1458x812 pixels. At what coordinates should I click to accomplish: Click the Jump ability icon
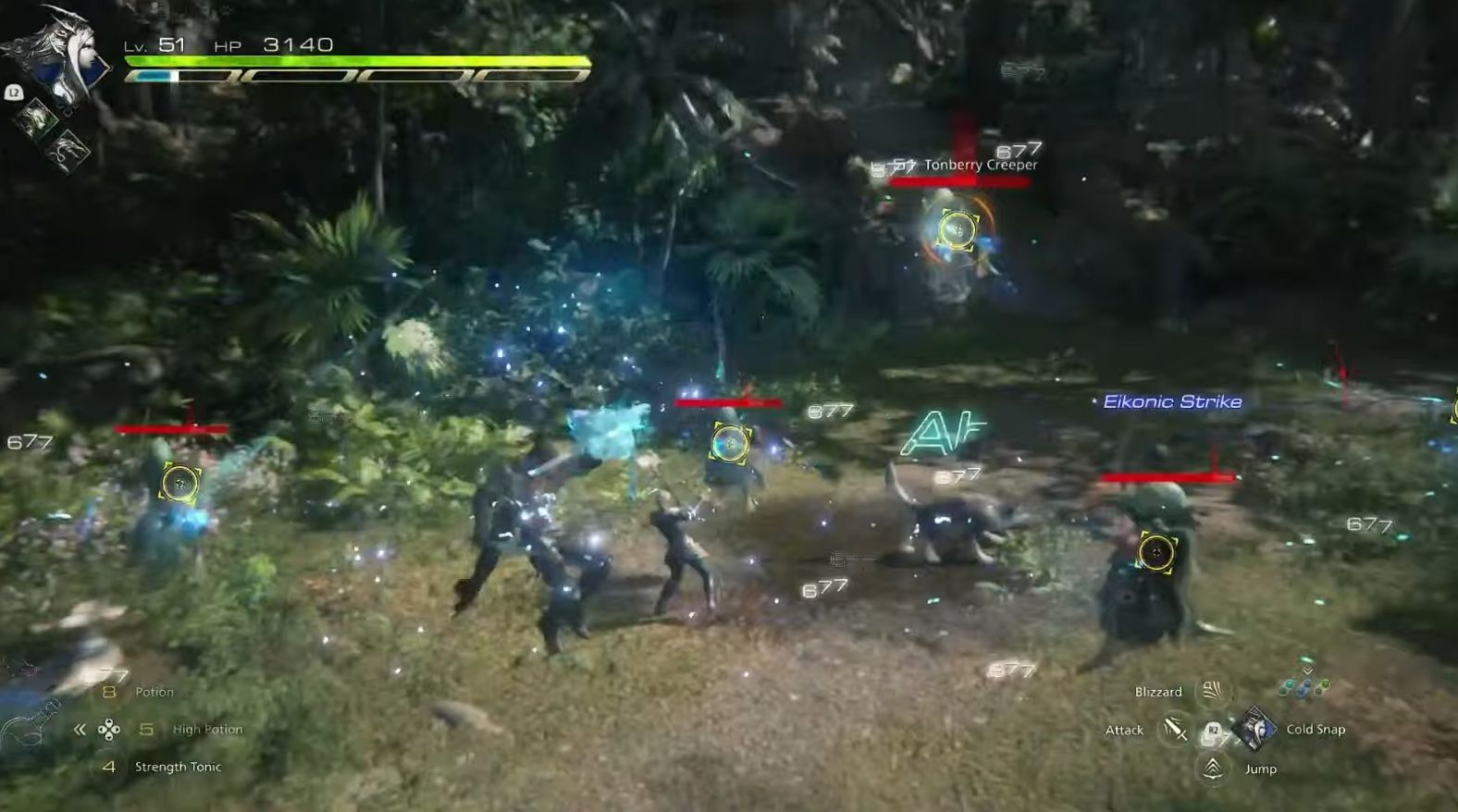1211,769
